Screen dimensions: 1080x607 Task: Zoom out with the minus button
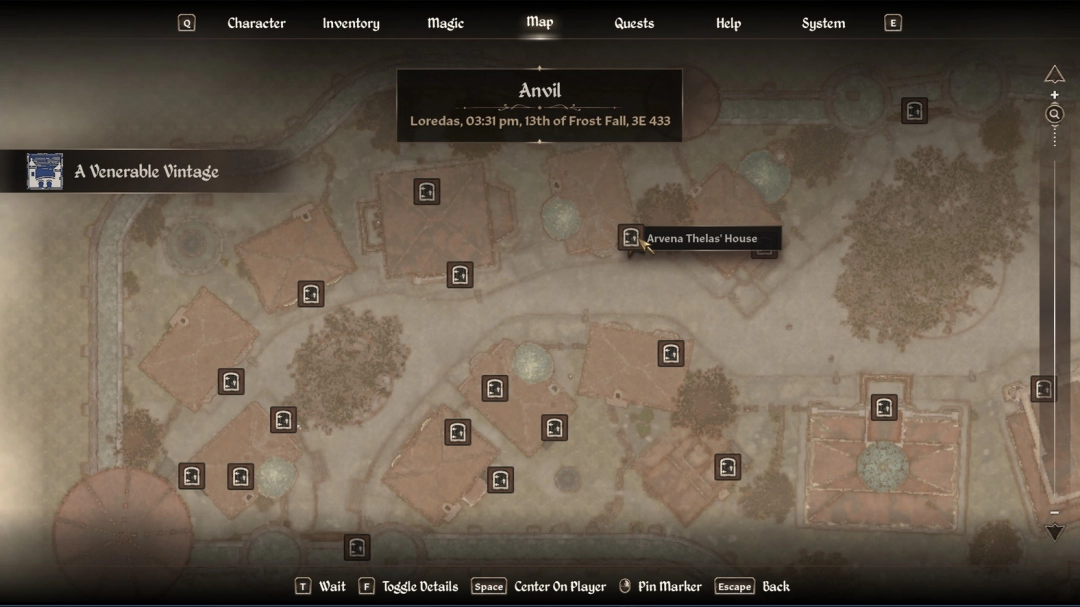1054,513
